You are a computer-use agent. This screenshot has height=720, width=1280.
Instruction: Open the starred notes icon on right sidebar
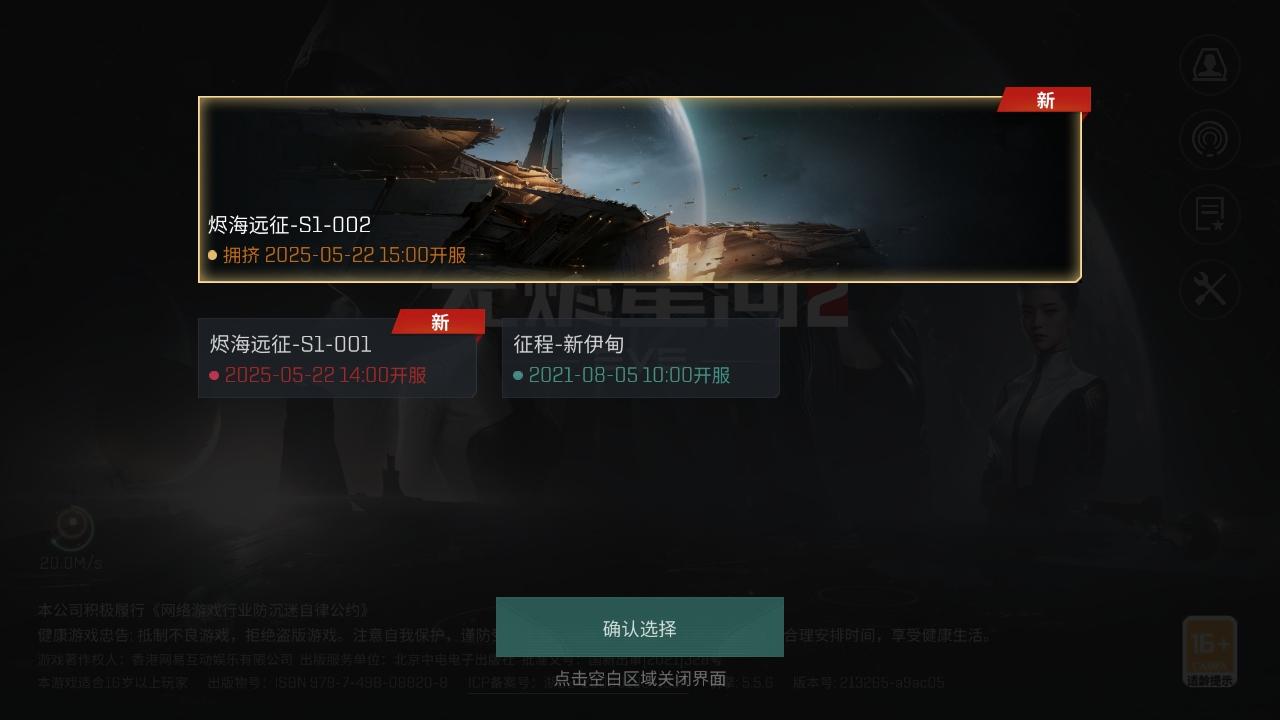[x=1209, y=215]
